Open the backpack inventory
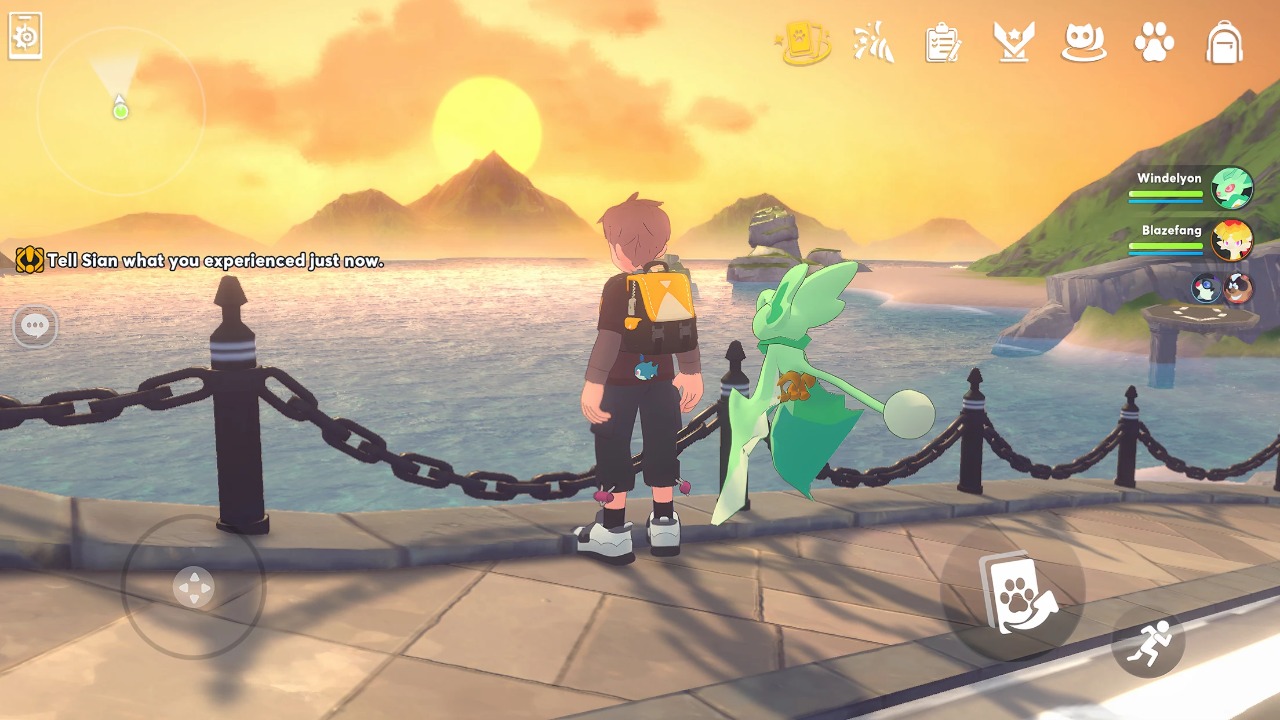The height and width of the screenshot is (720, 1280). (x=1224, y=43)
